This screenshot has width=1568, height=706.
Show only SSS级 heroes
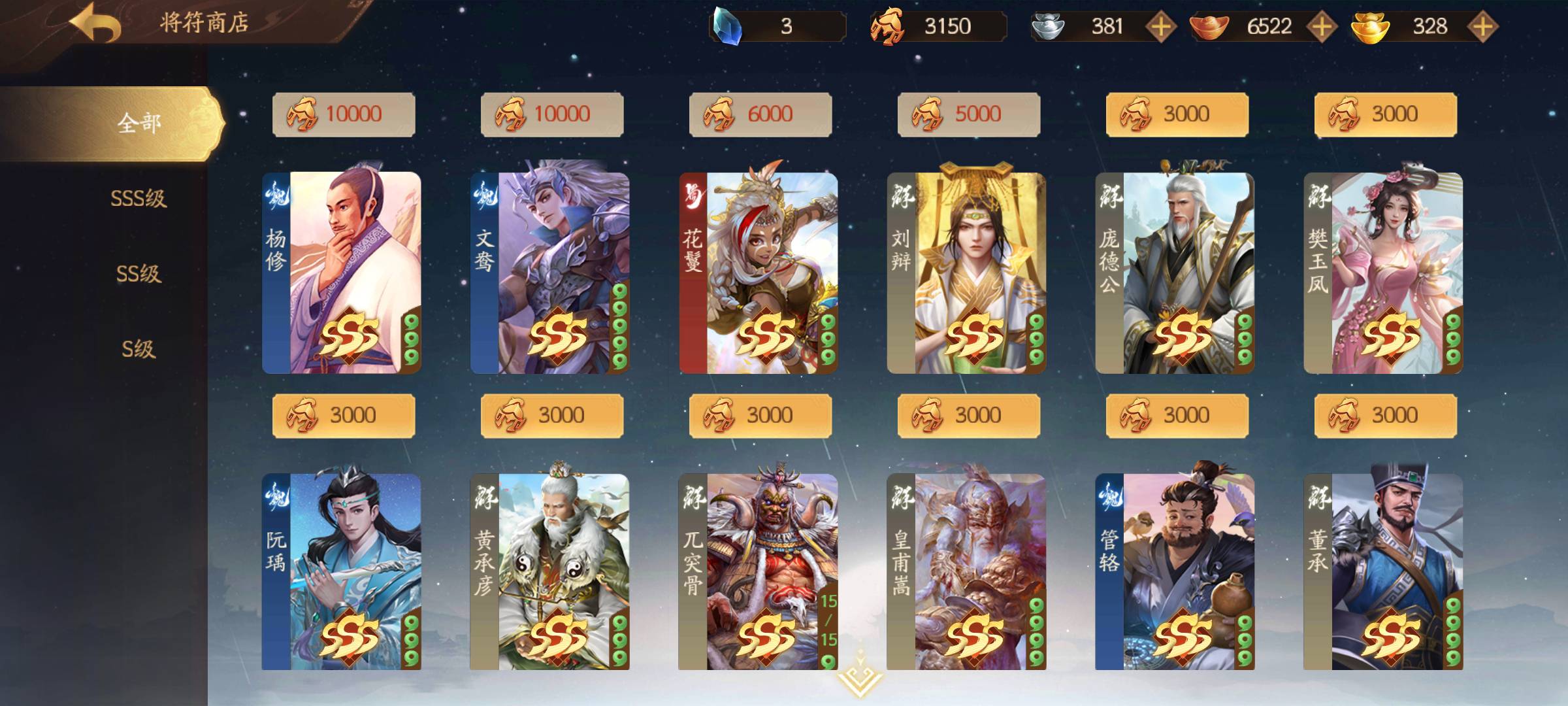(x=139, y=198)
